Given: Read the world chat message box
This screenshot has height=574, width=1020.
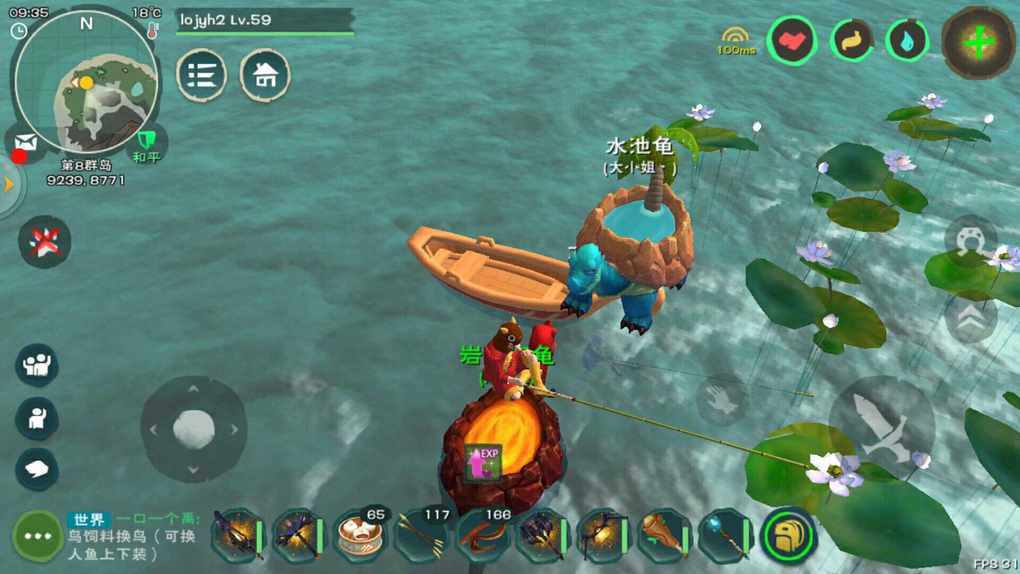Looking at the screenshot, I should (x=135, y=535).
